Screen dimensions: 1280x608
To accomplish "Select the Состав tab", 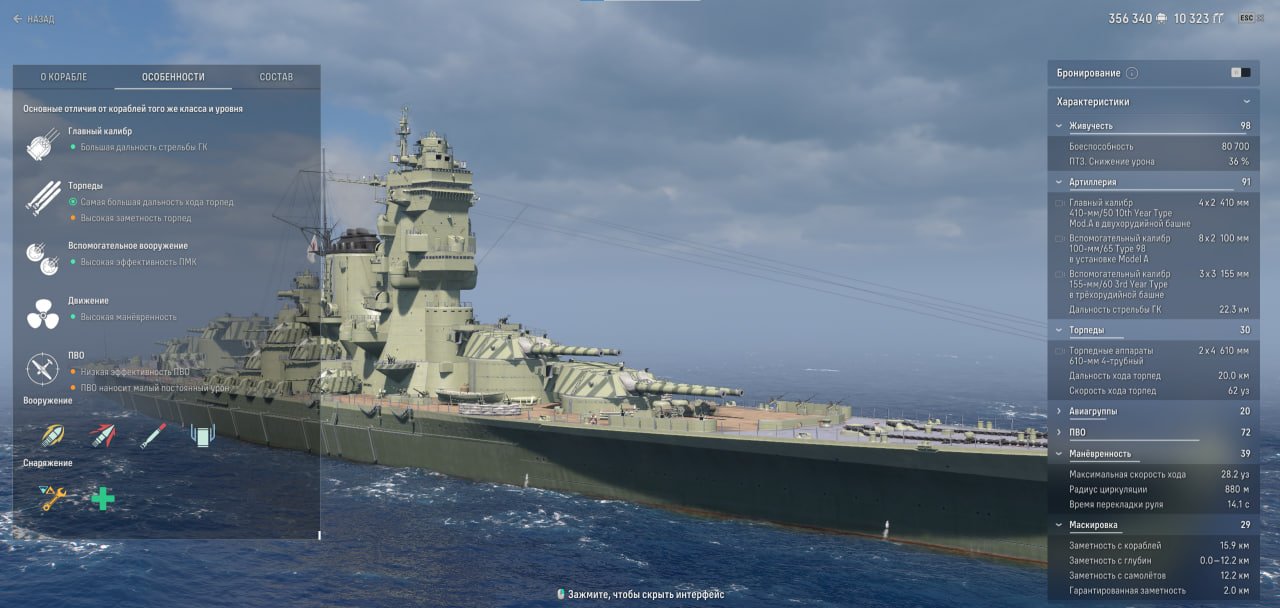I will [x=276, y=77].
